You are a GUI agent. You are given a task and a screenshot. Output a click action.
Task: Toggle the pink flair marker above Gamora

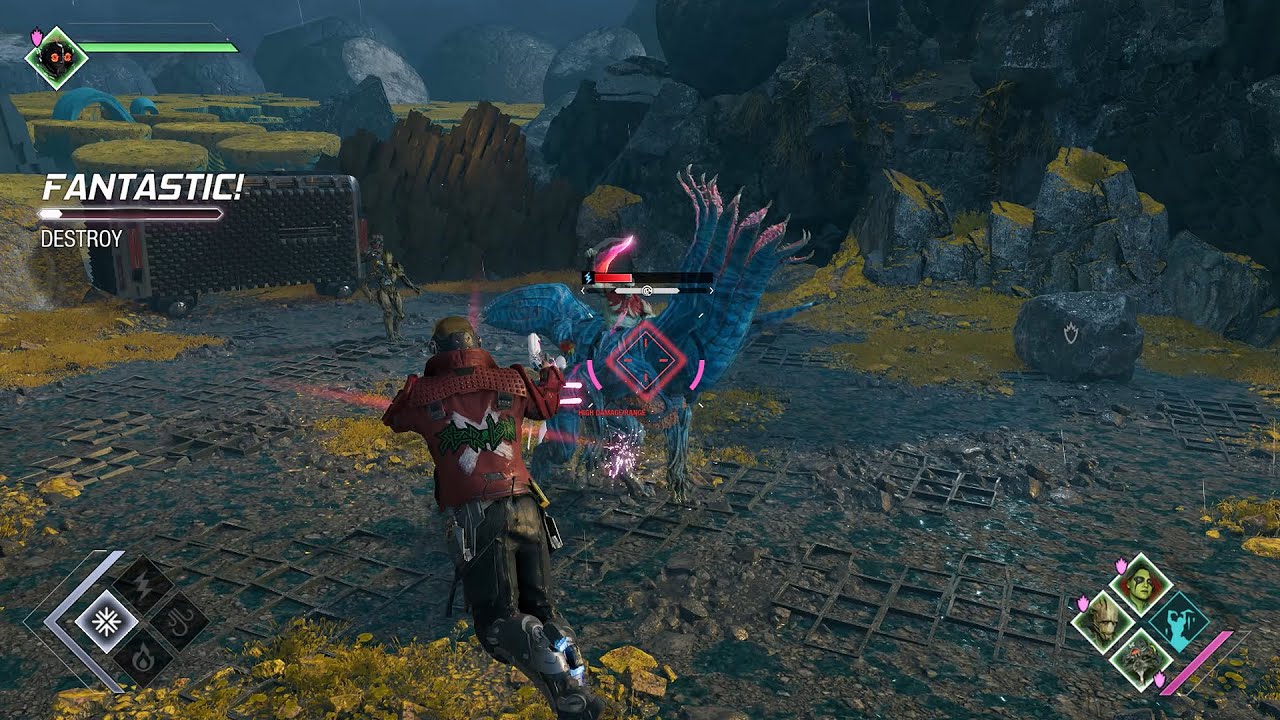pyautogui.click(x=1122, y=565)
